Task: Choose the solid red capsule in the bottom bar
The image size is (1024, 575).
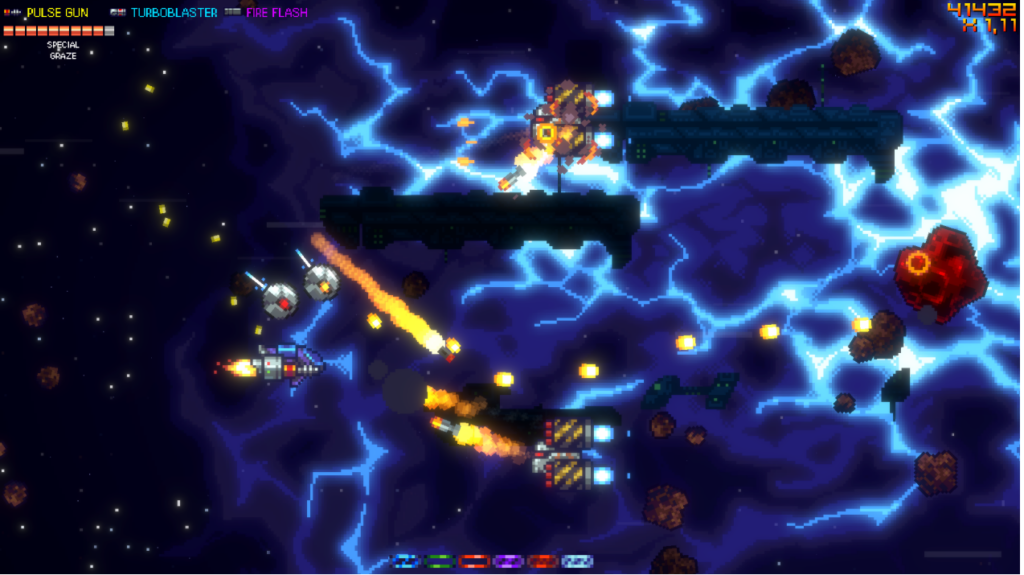Action: pyautogui.click(x=543, y=561)
